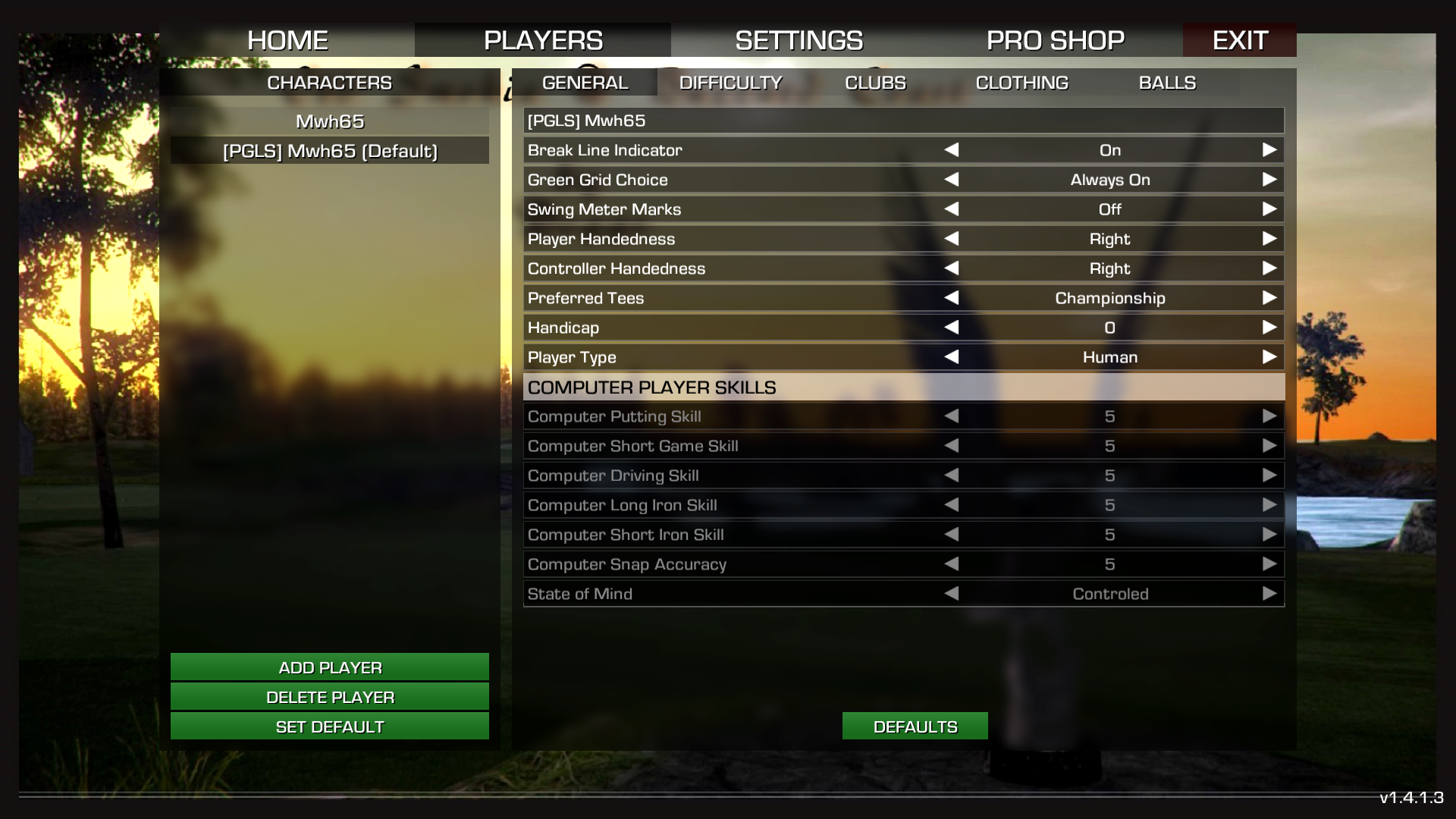This screenshot has width=1456, height=819.
Task: Change Preferred Tees with the right arrow
Action: (1269, 298)
